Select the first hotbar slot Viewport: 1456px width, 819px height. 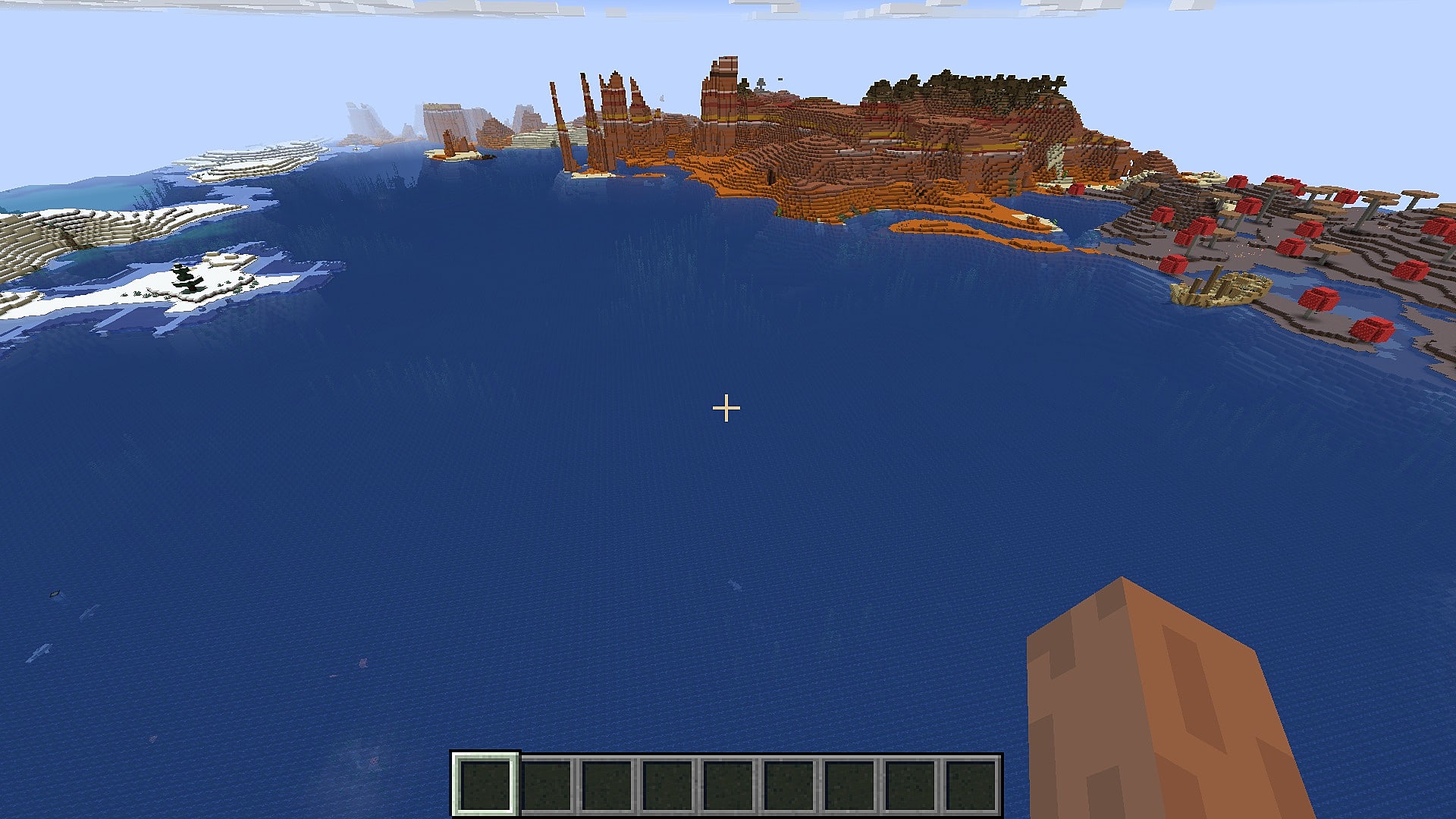pos(485,781)
